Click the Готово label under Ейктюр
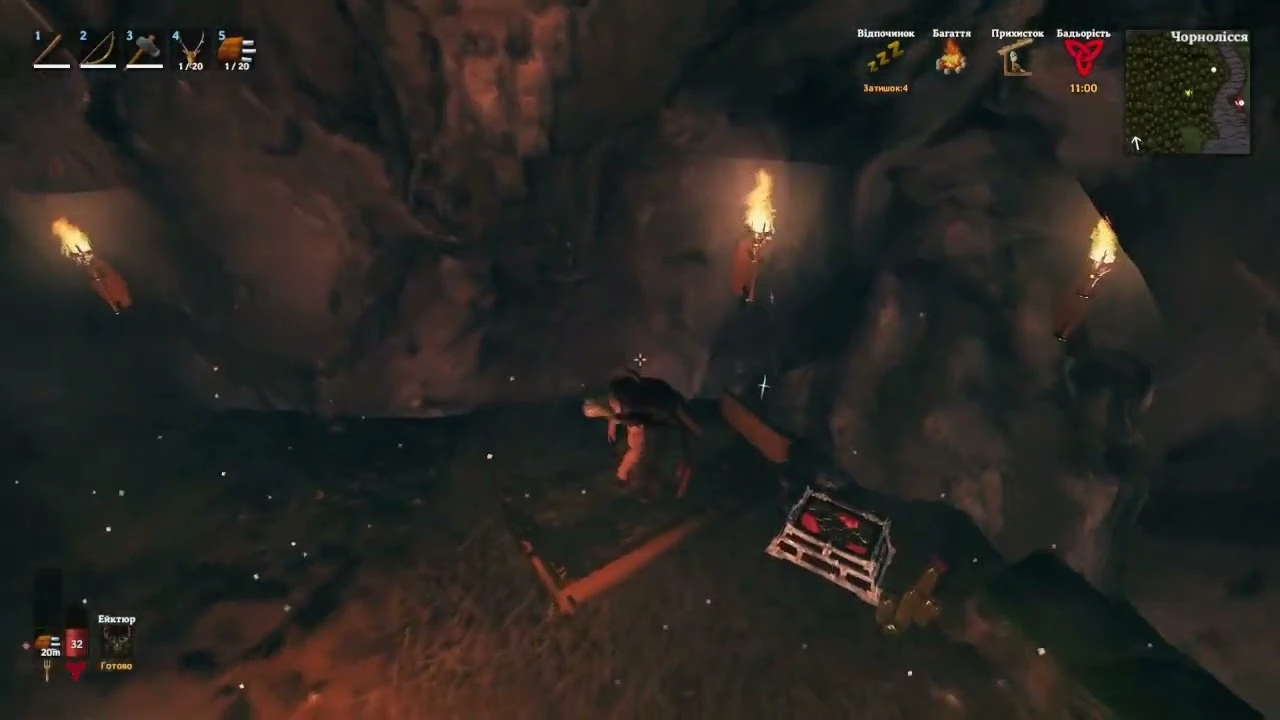 (x=115, y=665)
